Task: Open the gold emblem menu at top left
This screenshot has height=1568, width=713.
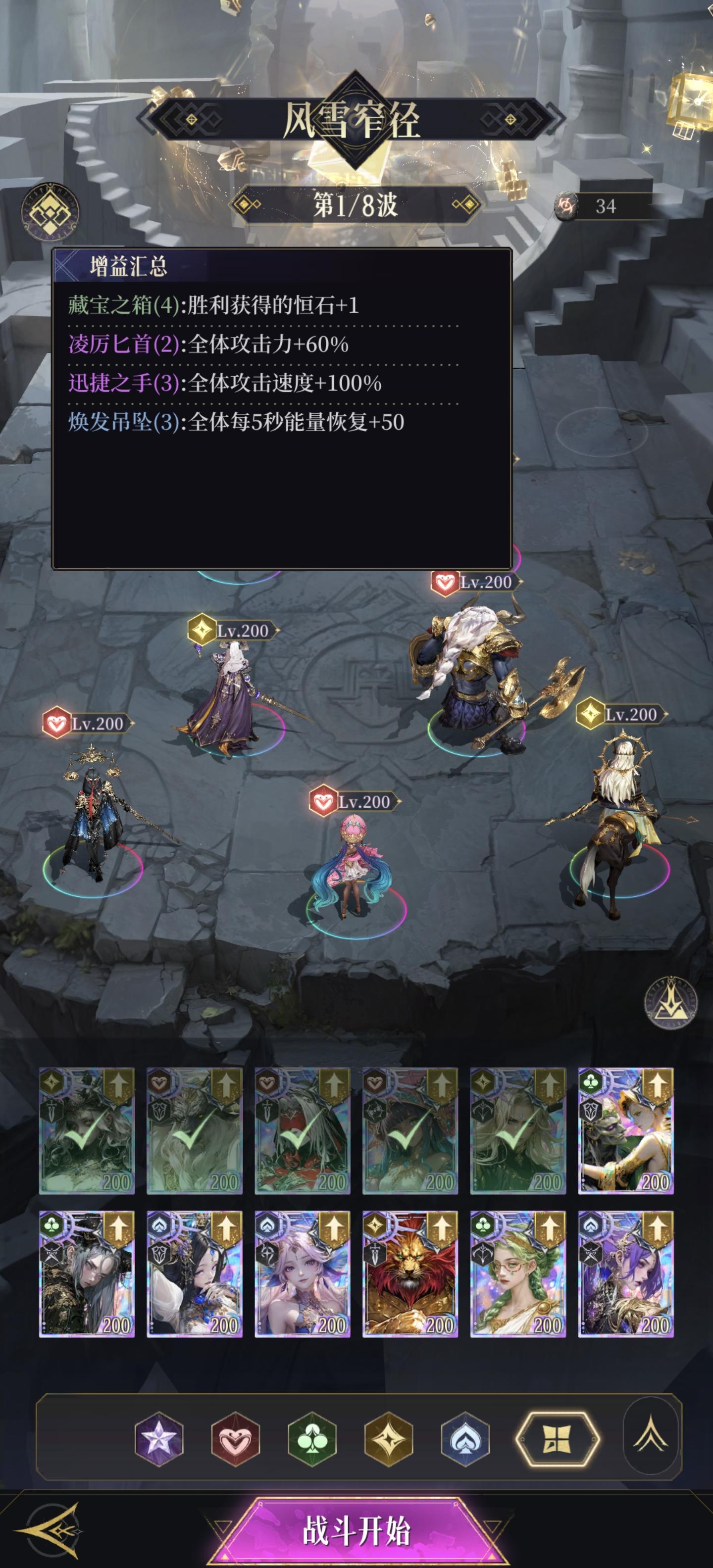Action: point(52,211)
